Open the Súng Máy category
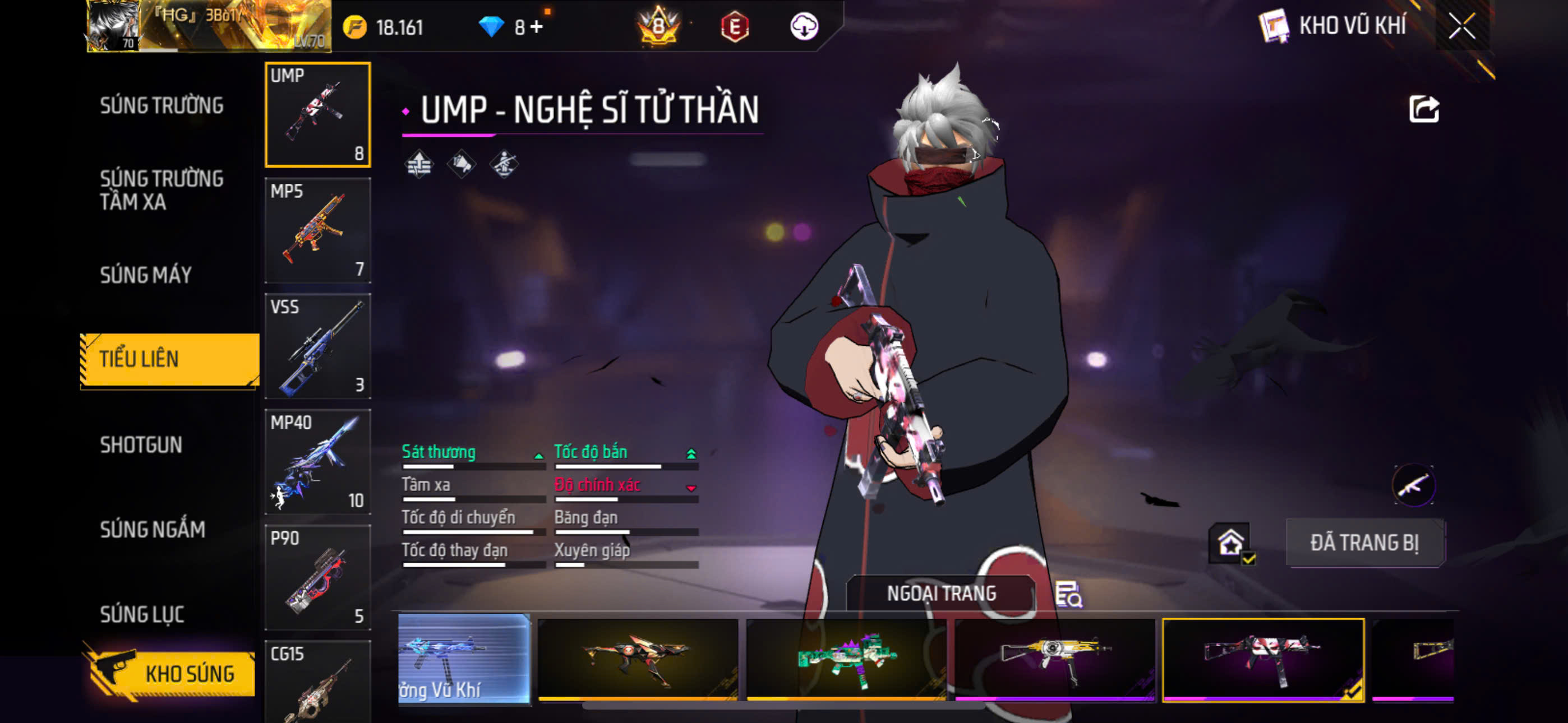 pos(146,275)
